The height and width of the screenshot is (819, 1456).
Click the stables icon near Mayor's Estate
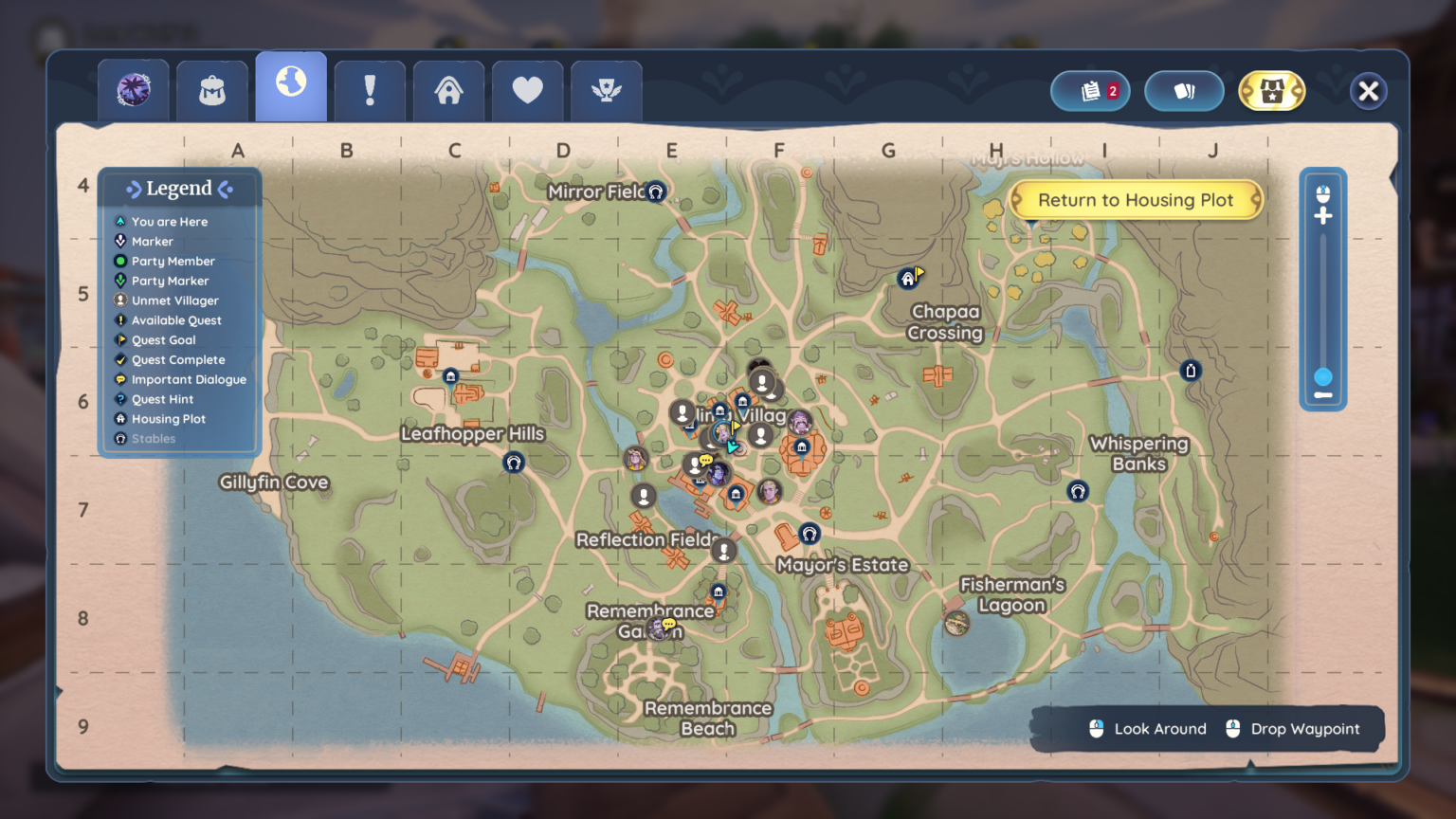pos(809,534)
